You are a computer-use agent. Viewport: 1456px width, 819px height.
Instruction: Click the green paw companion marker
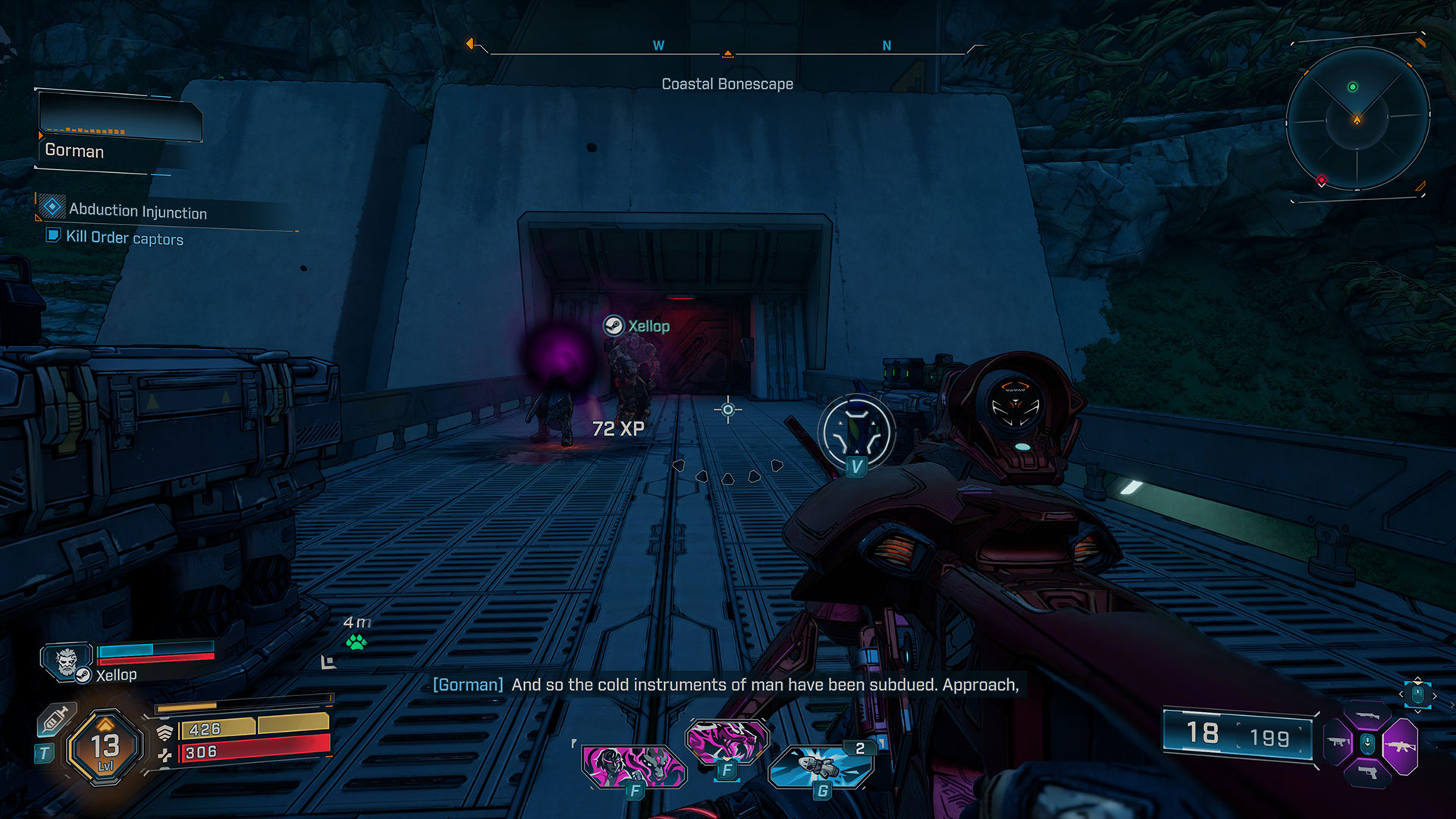click(356, 642)
